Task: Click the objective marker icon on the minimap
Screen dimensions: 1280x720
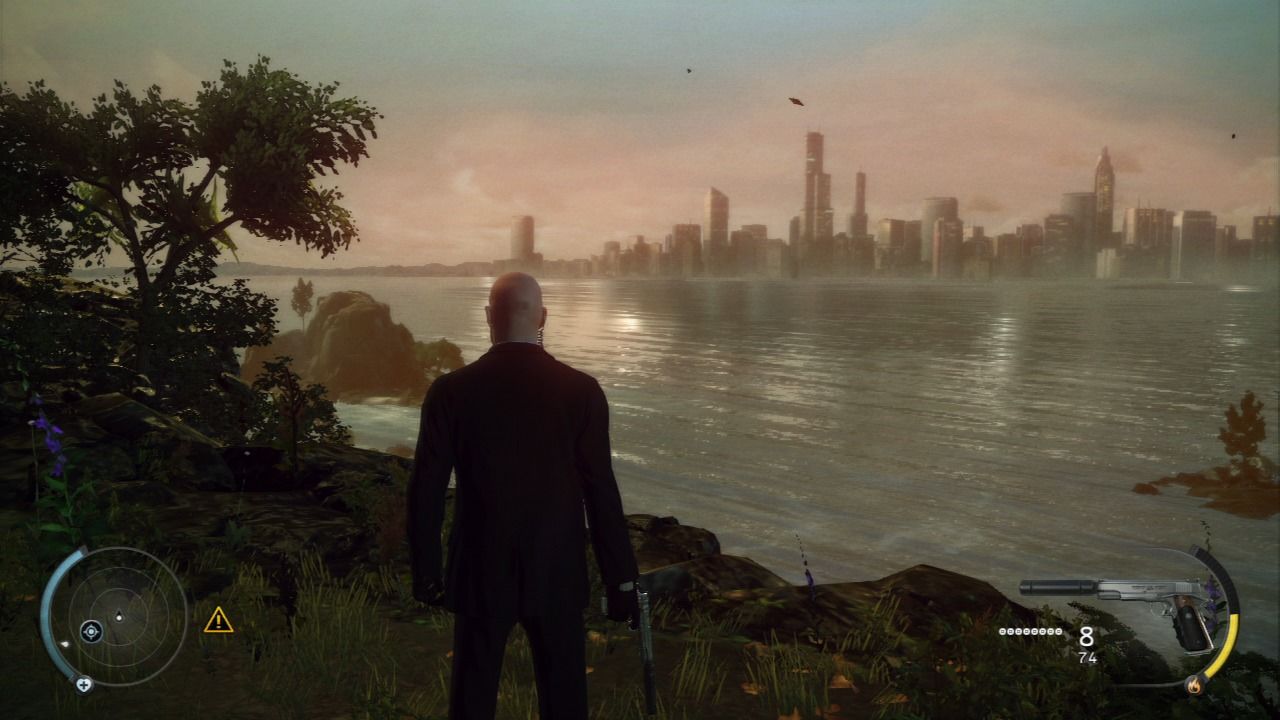Action: click(x=91, y=631)
